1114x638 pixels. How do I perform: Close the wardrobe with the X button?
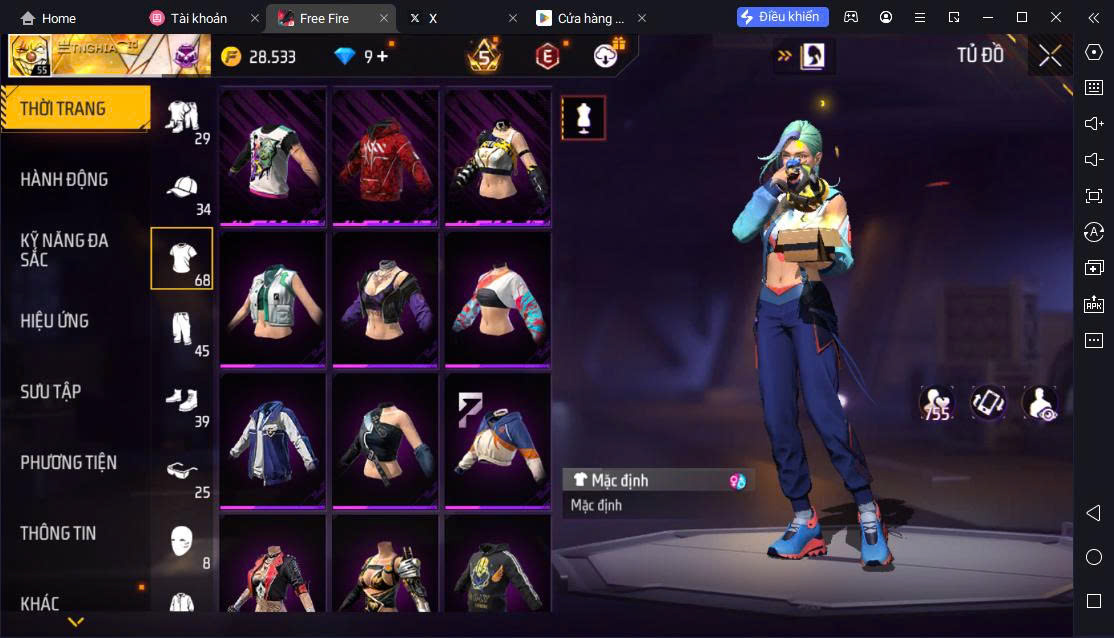click(x=1050, y=56)
